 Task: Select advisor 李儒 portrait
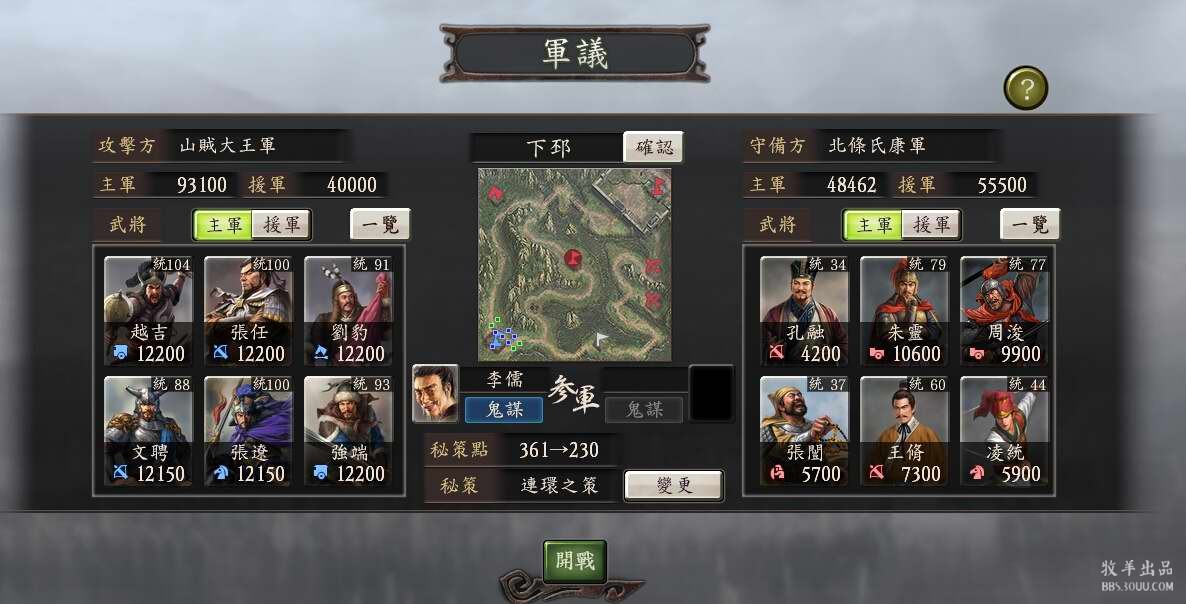[x=435, y=393]
